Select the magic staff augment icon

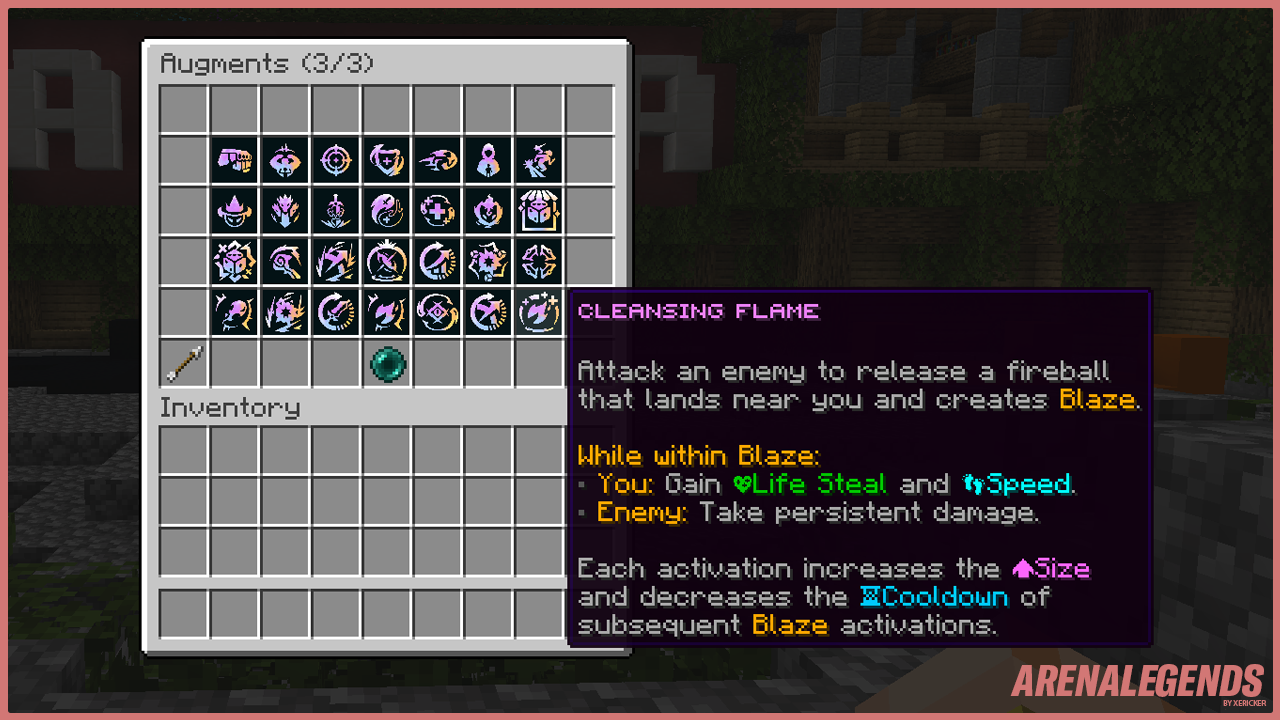pyautogui.click(x=284, y=260)
